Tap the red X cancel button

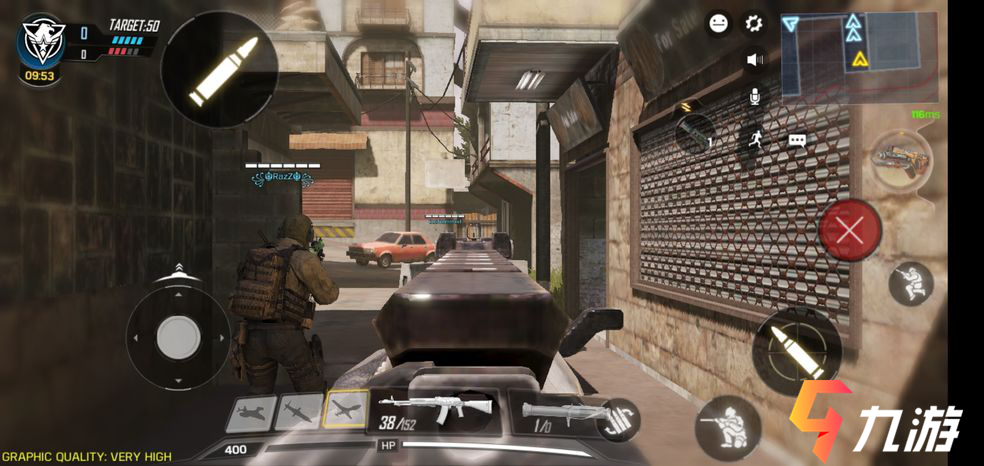[x=849, y=231]
